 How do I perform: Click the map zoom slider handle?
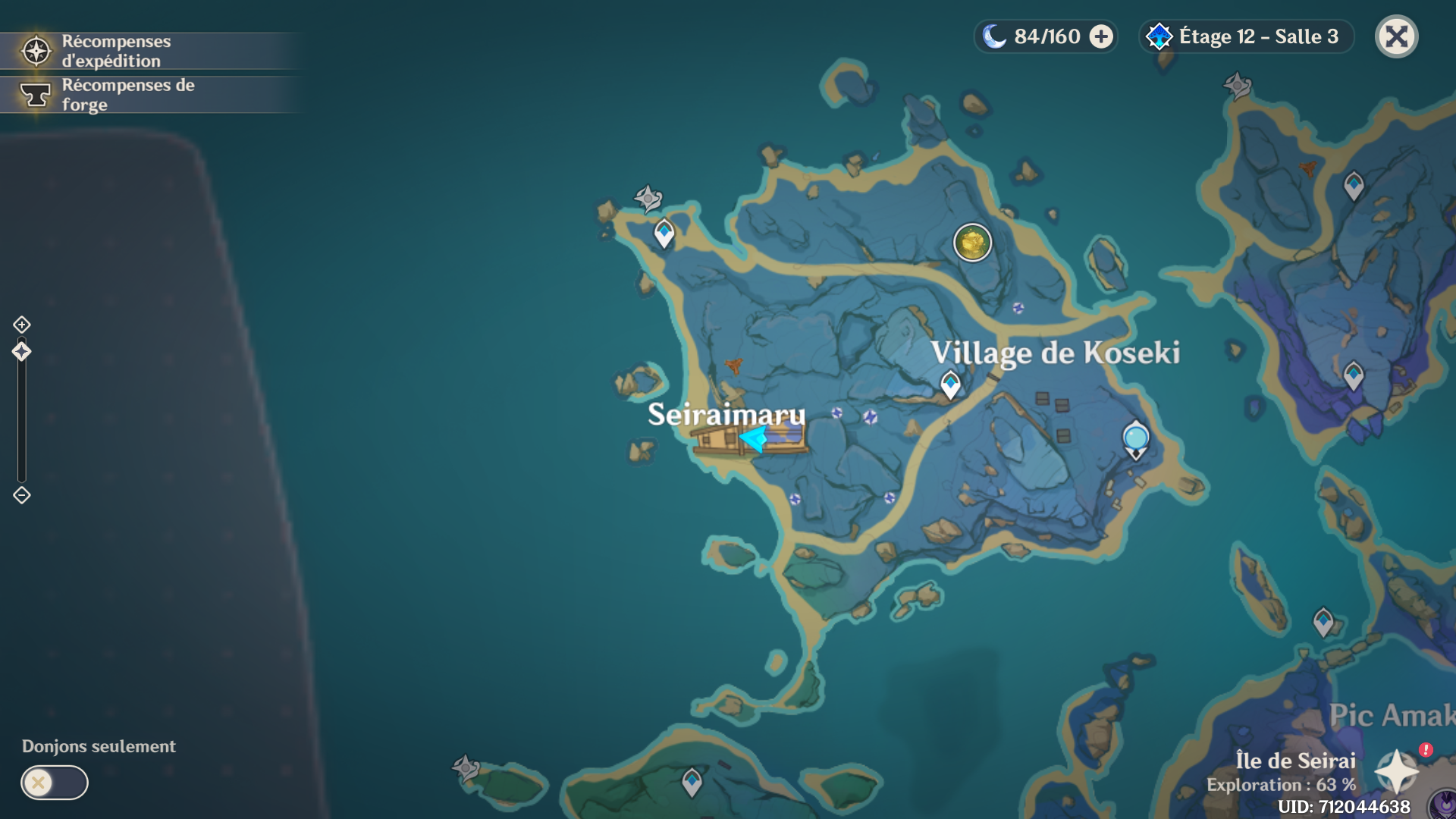[x=21, y=351]
